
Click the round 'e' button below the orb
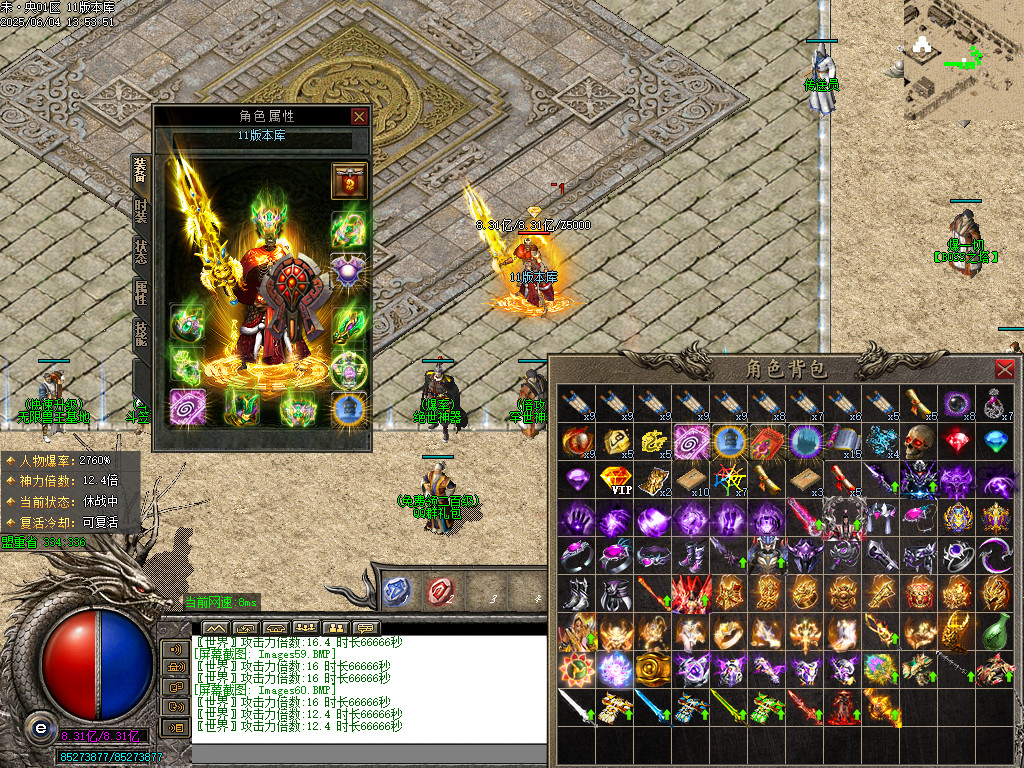click(x=41, y=726)
